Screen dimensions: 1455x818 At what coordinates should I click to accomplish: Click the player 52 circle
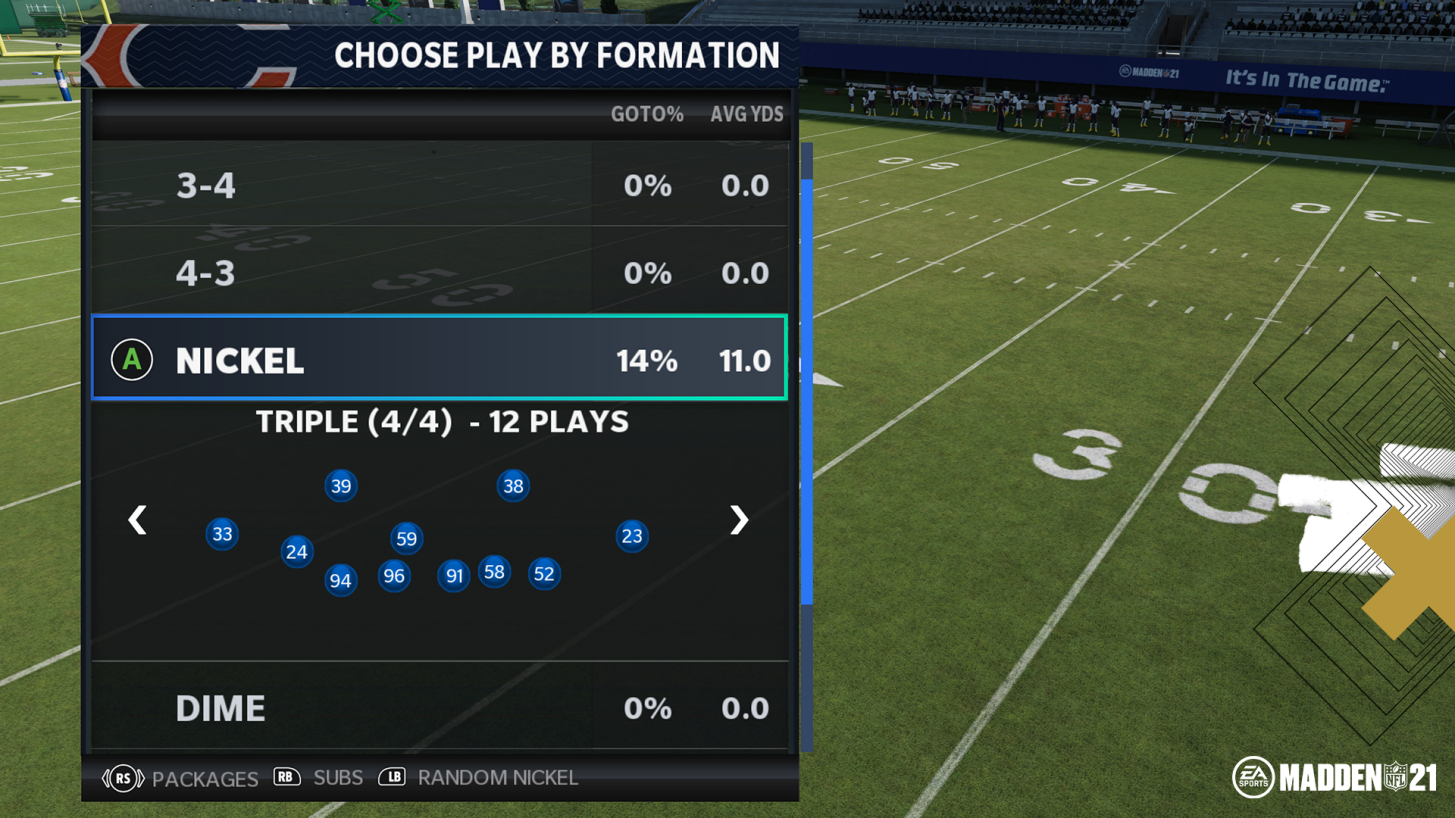coord(544,573)
